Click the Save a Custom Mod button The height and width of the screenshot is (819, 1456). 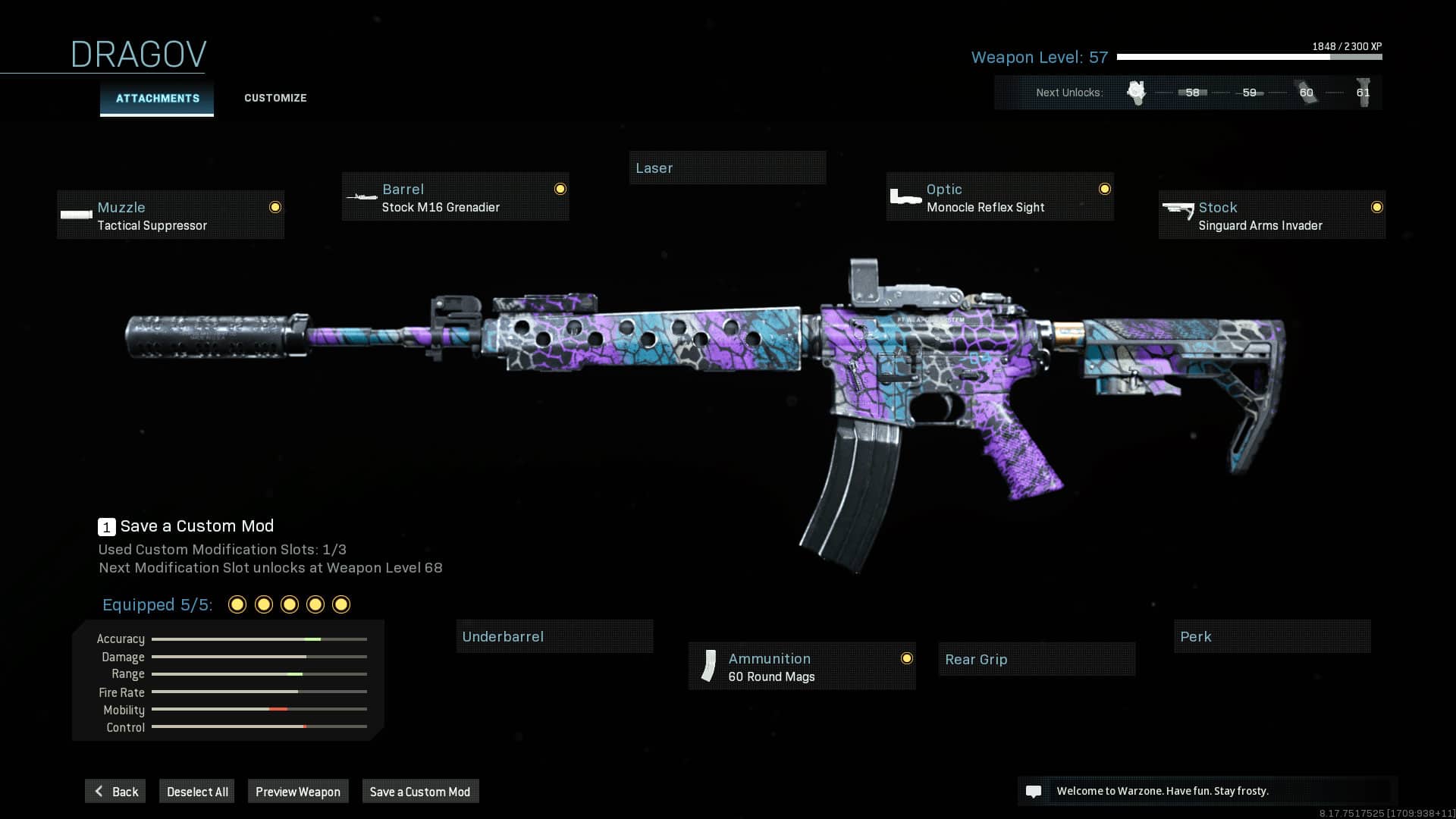click(x=420, y=791)
